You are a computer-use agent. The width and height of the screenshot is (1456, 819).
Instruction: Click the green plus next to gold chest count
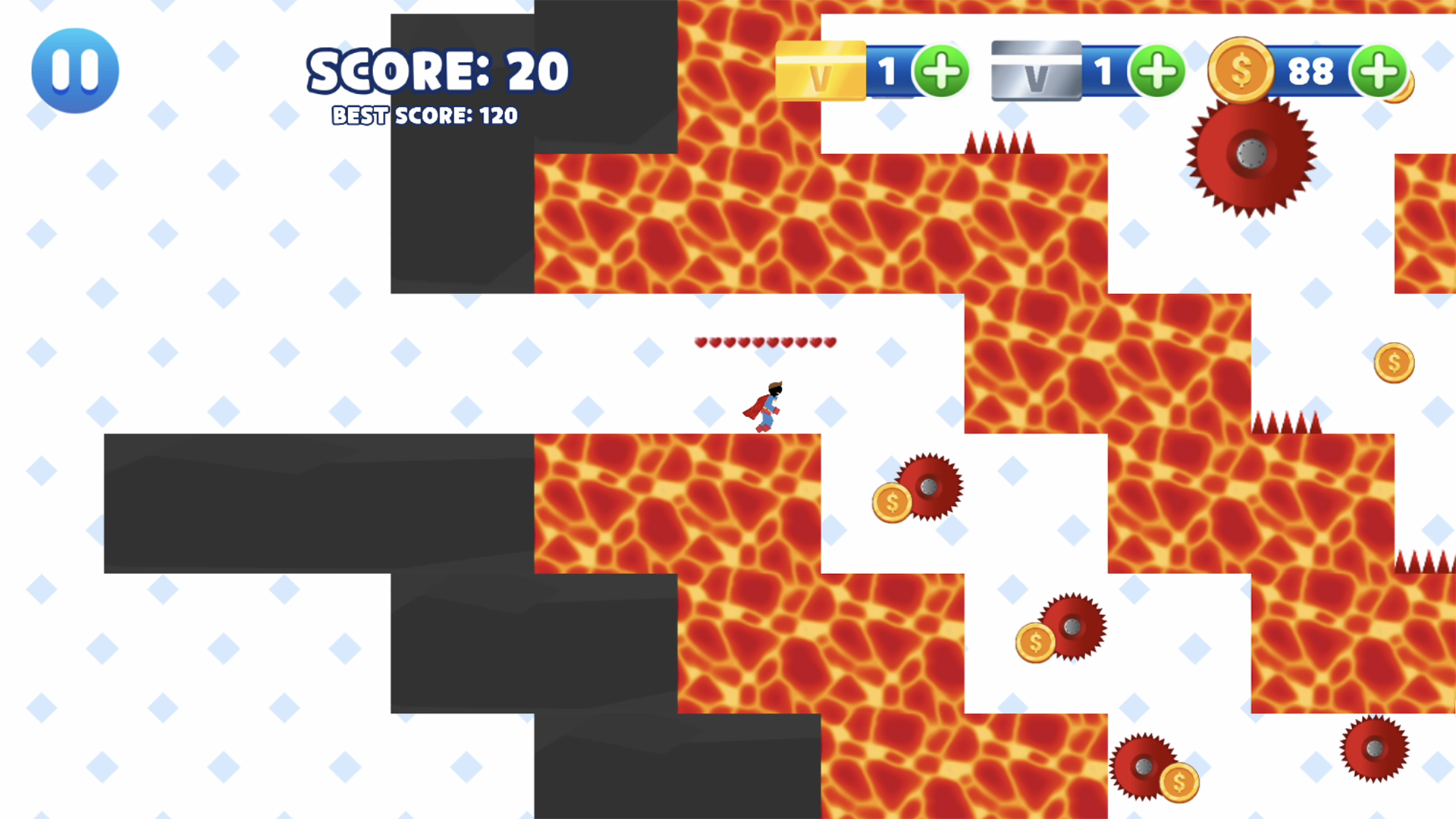(943, 71)
